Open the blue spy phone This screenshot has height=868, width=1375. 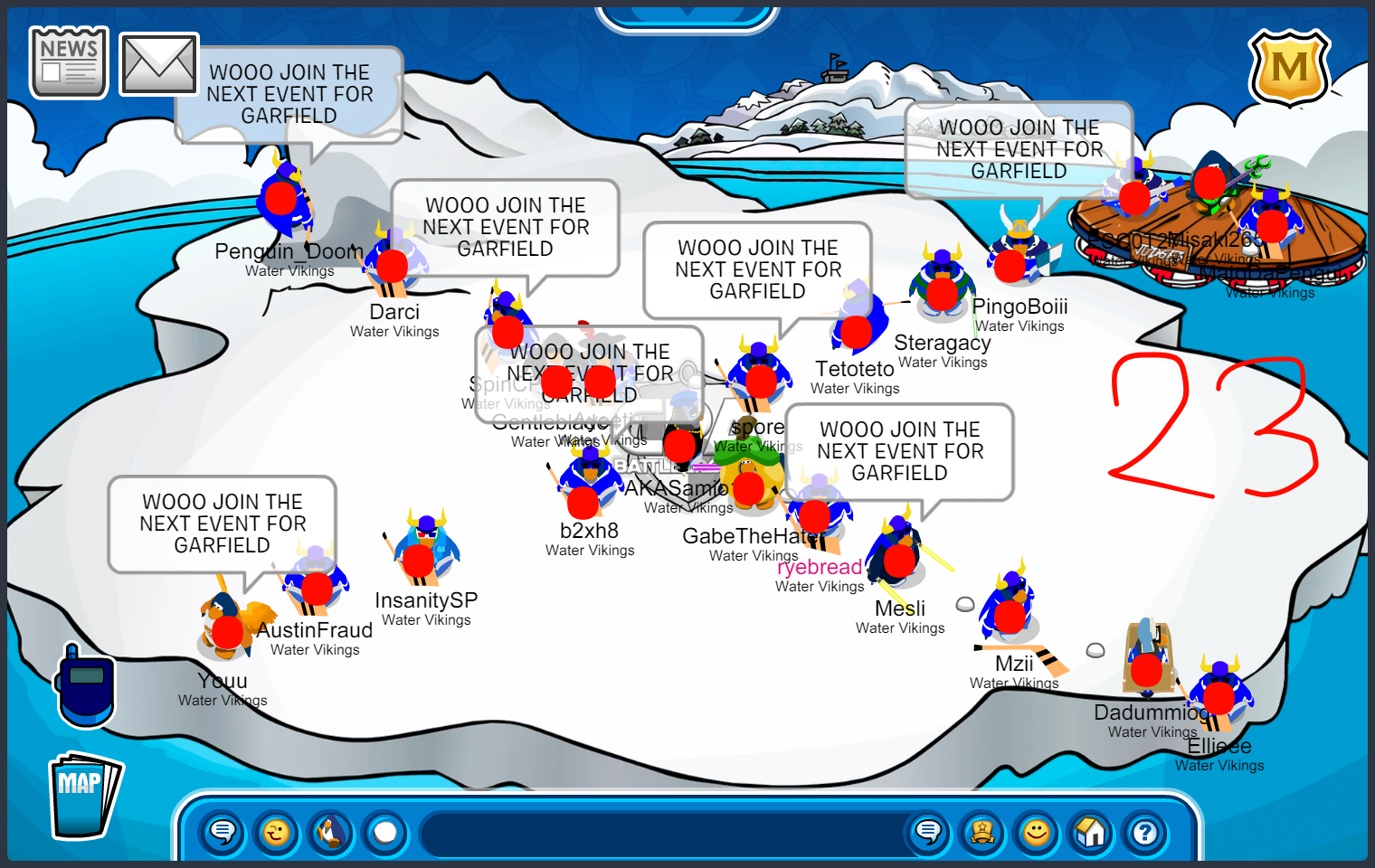[85, 686]
